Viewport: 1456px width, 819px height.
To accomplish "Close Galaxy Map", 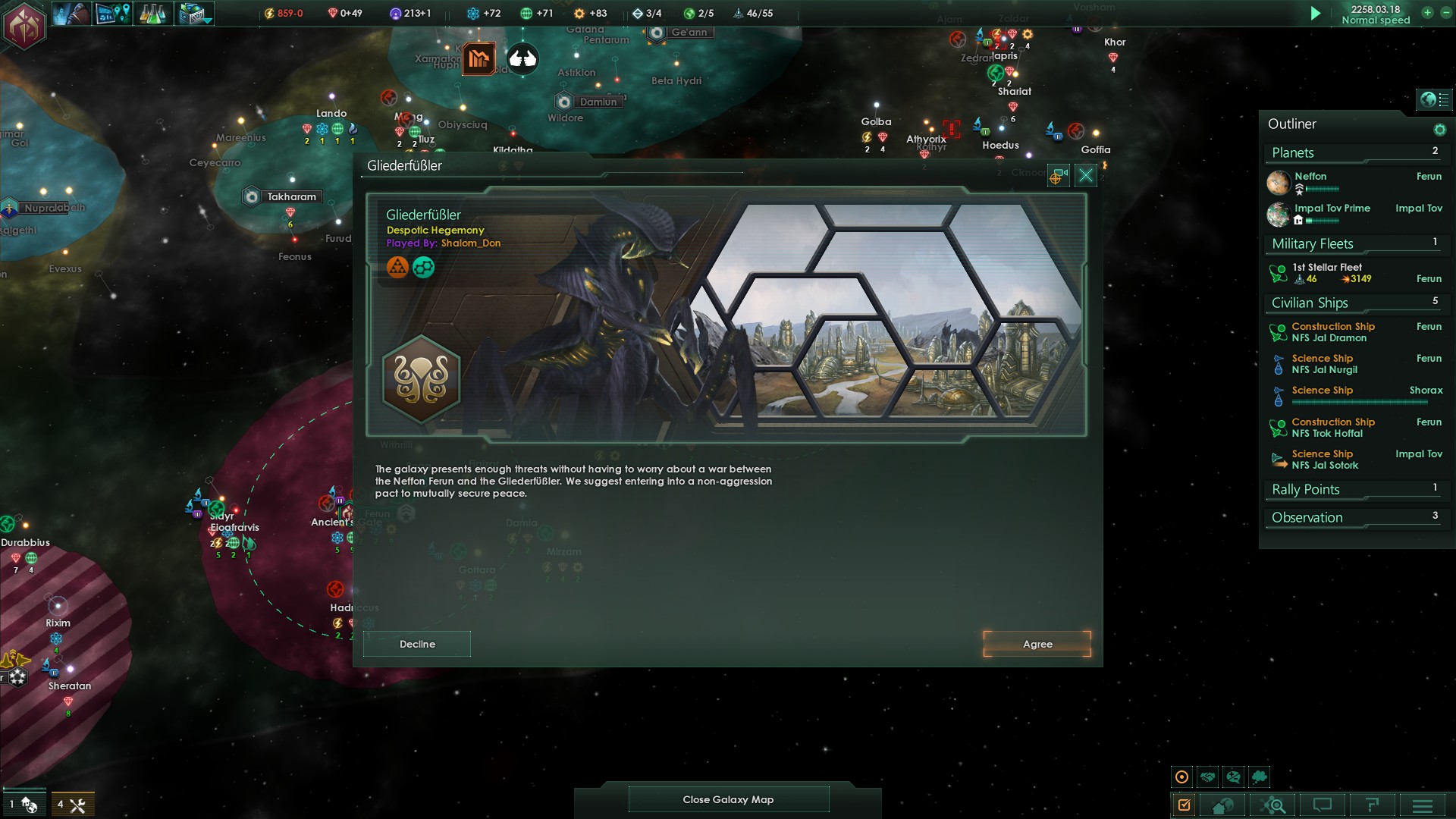I will [x=728, y=799].
